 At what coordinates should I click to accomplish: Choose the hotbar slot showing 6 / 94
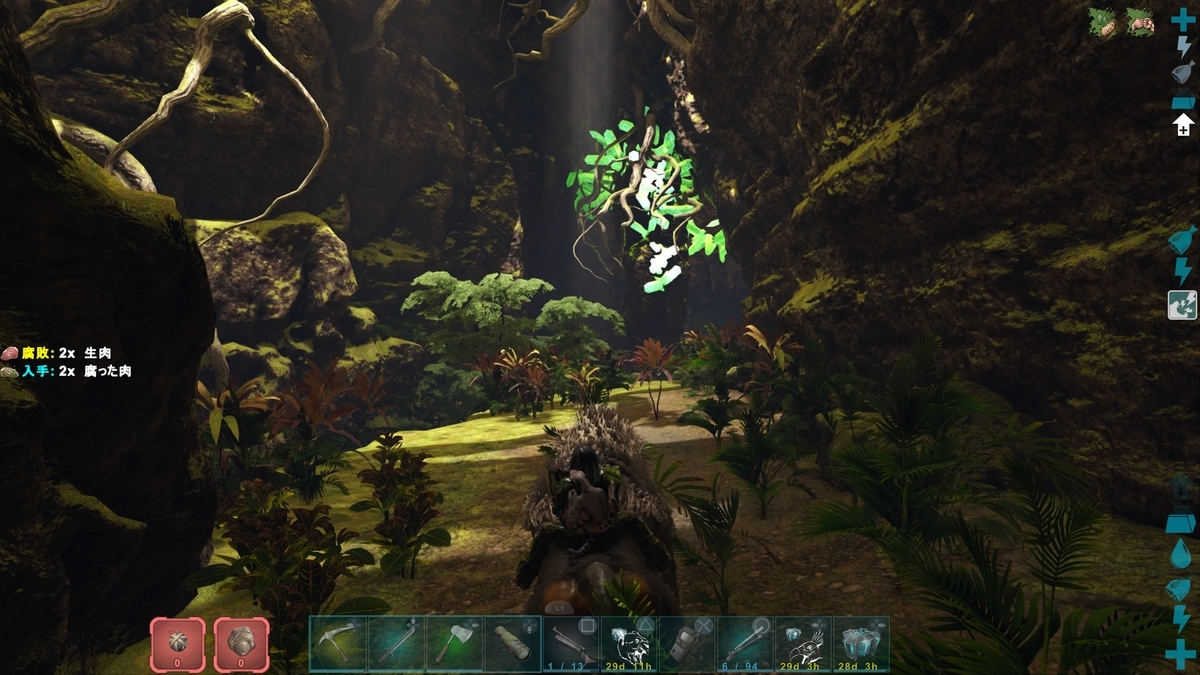tap(745, 643)
